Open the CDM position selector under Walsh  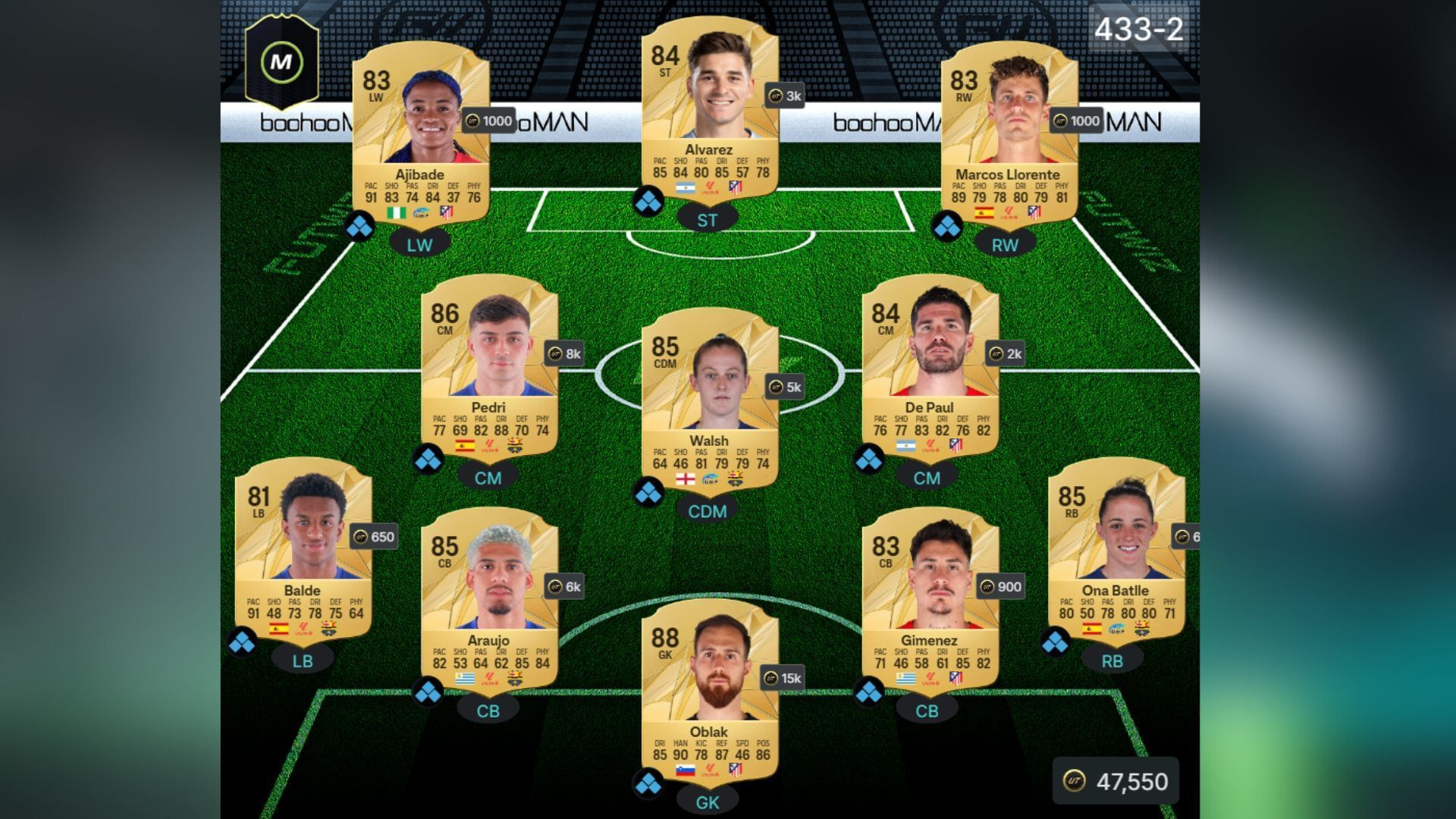(x=707, y=513)
